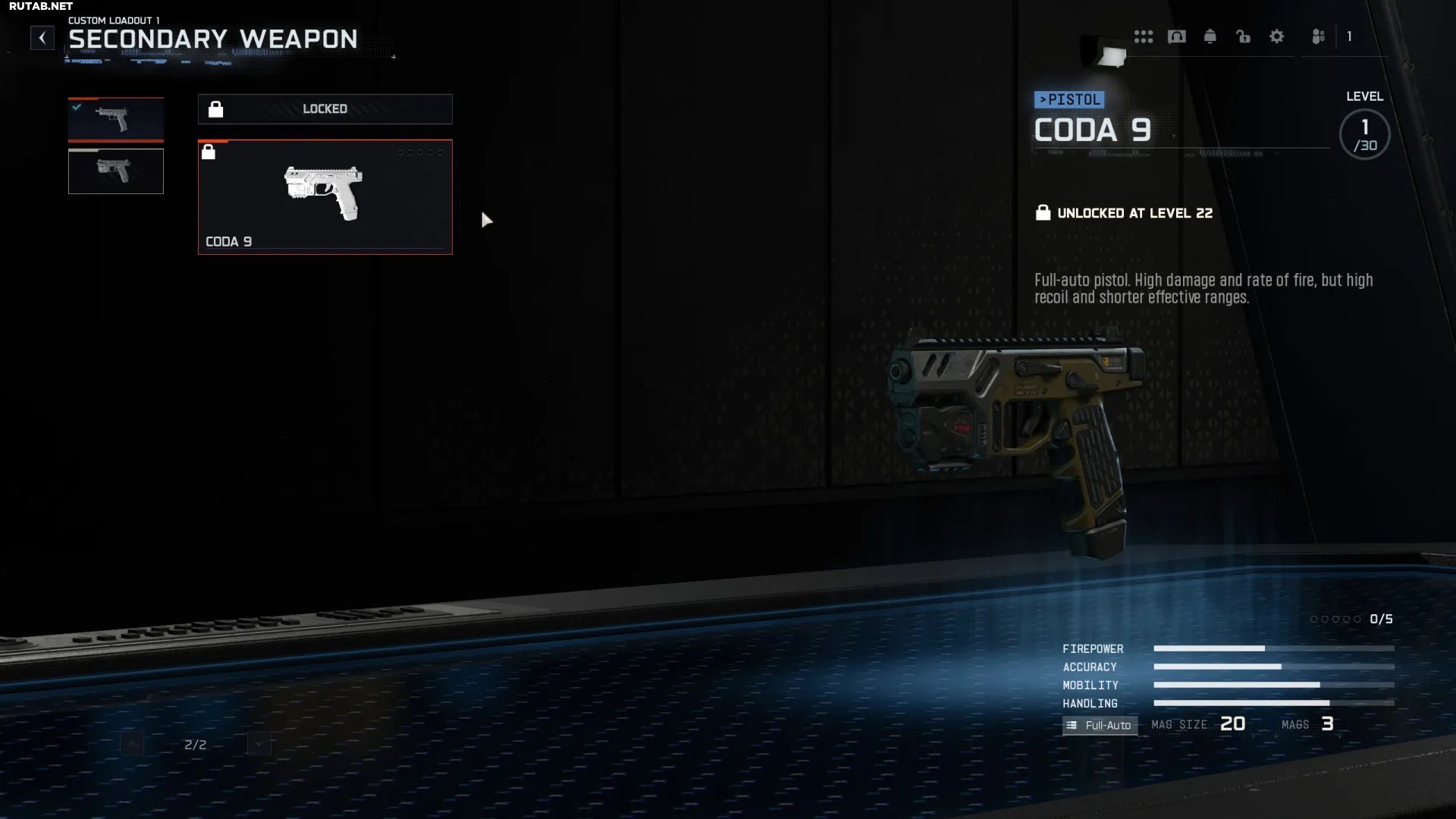Click the LOCKED weapon bar
The image size is (1456, 819).
325,109
